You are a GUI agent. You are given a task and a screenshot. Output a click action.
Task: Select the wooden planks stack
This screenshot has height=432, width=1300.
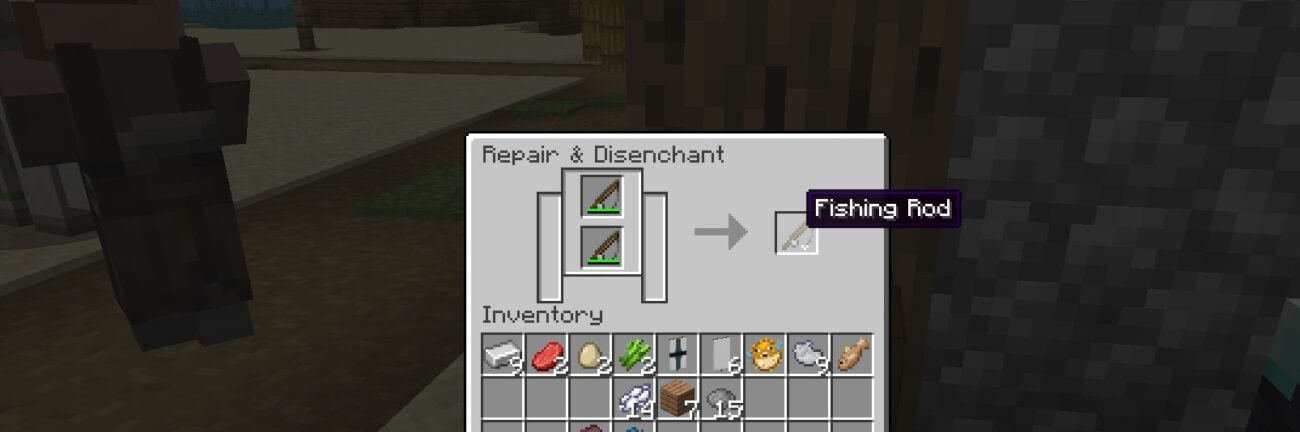(678, 399)
